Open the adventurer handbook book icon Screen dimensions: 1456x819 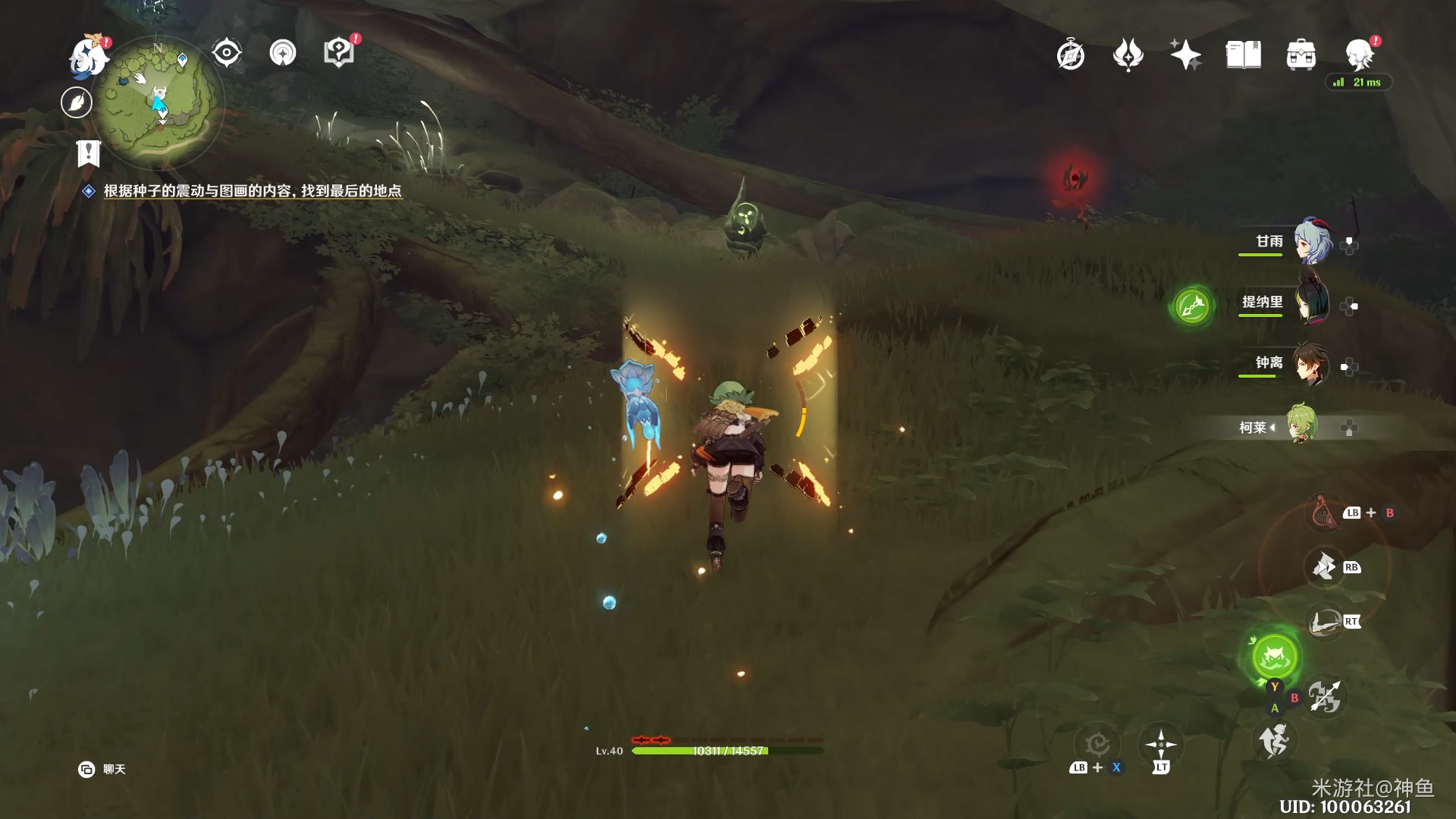click(x=1243, y=55)
